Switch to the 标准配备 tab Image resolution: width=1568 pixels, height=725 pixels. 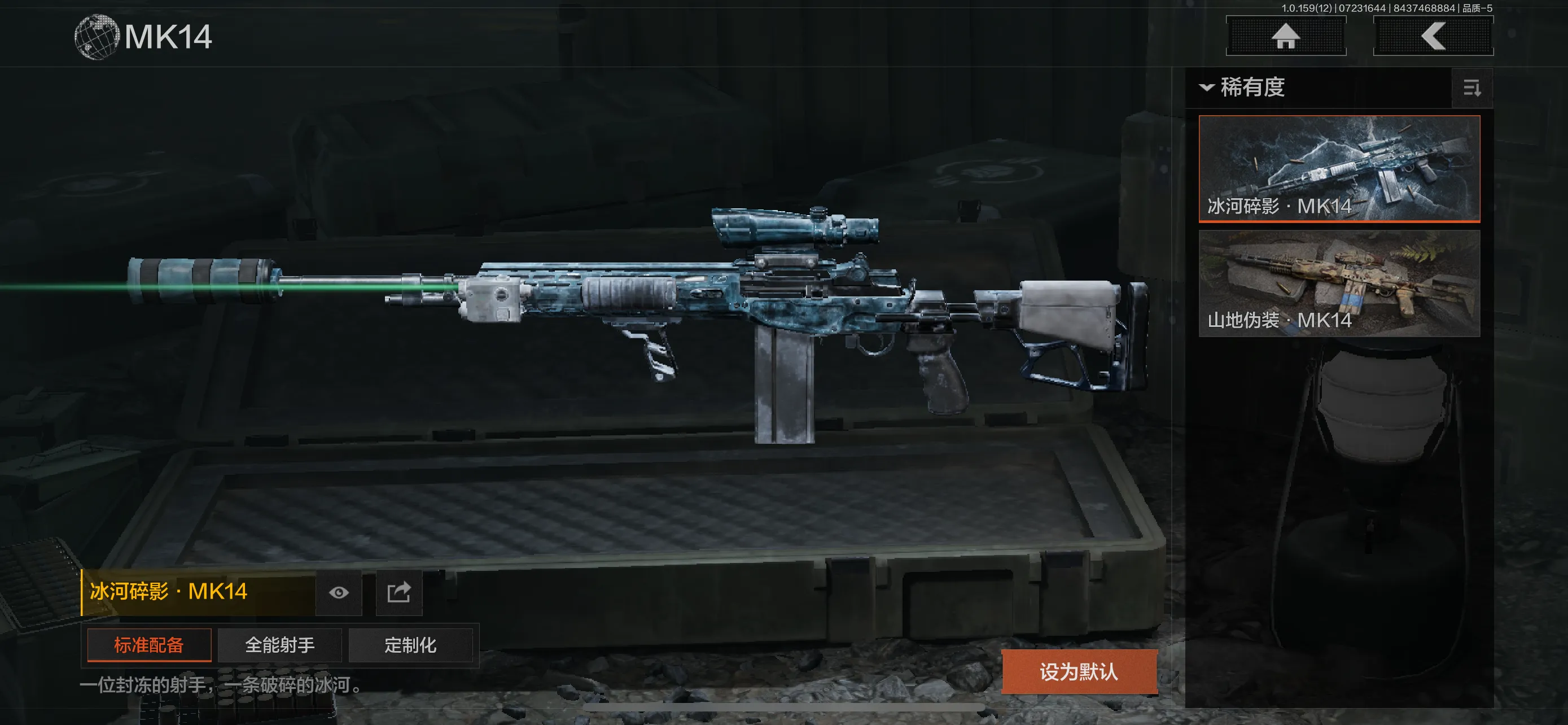click(x=149, y=645)
